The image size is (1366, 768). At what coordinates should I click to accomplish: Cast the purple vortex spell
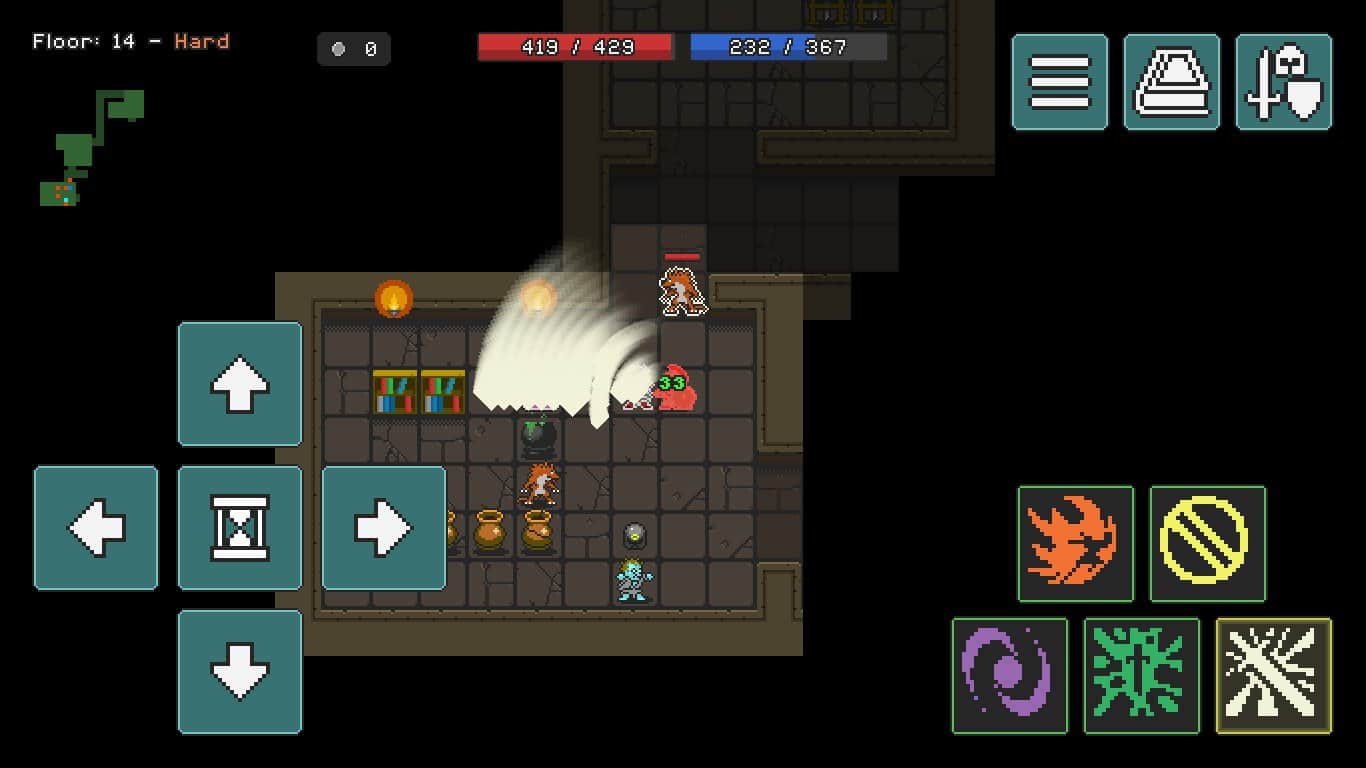1009,676
